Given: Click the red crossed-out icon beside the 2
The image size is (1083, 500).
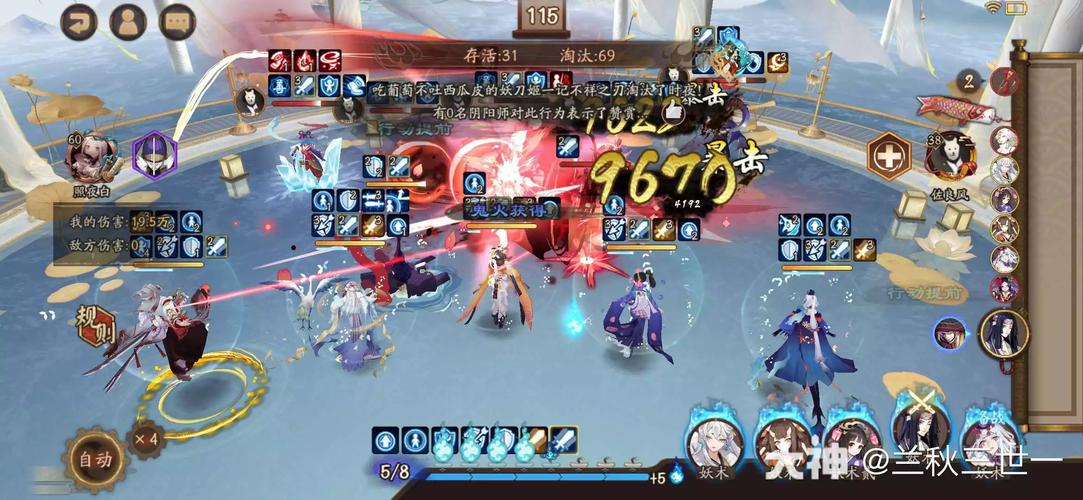Looking at the screenshot, I should point(1003,81).
